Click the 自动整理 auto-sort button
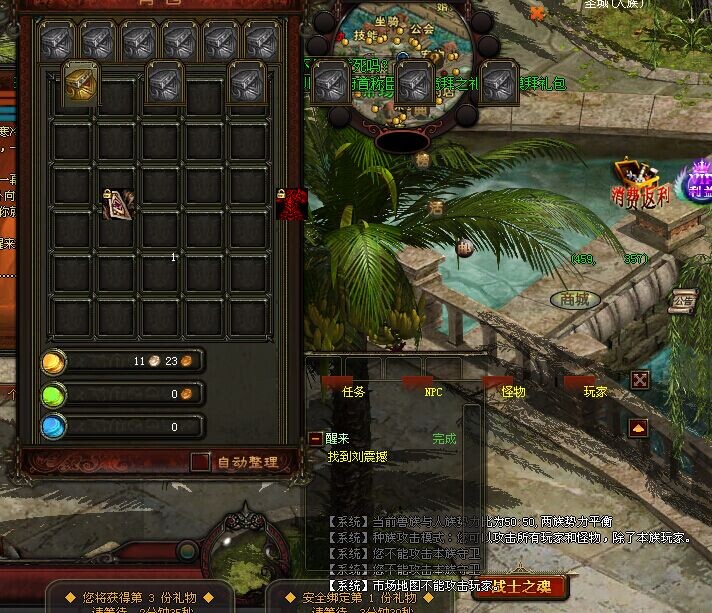Viewport: 712px width, 613px height. pyautogui.click(x=245, y=462)
